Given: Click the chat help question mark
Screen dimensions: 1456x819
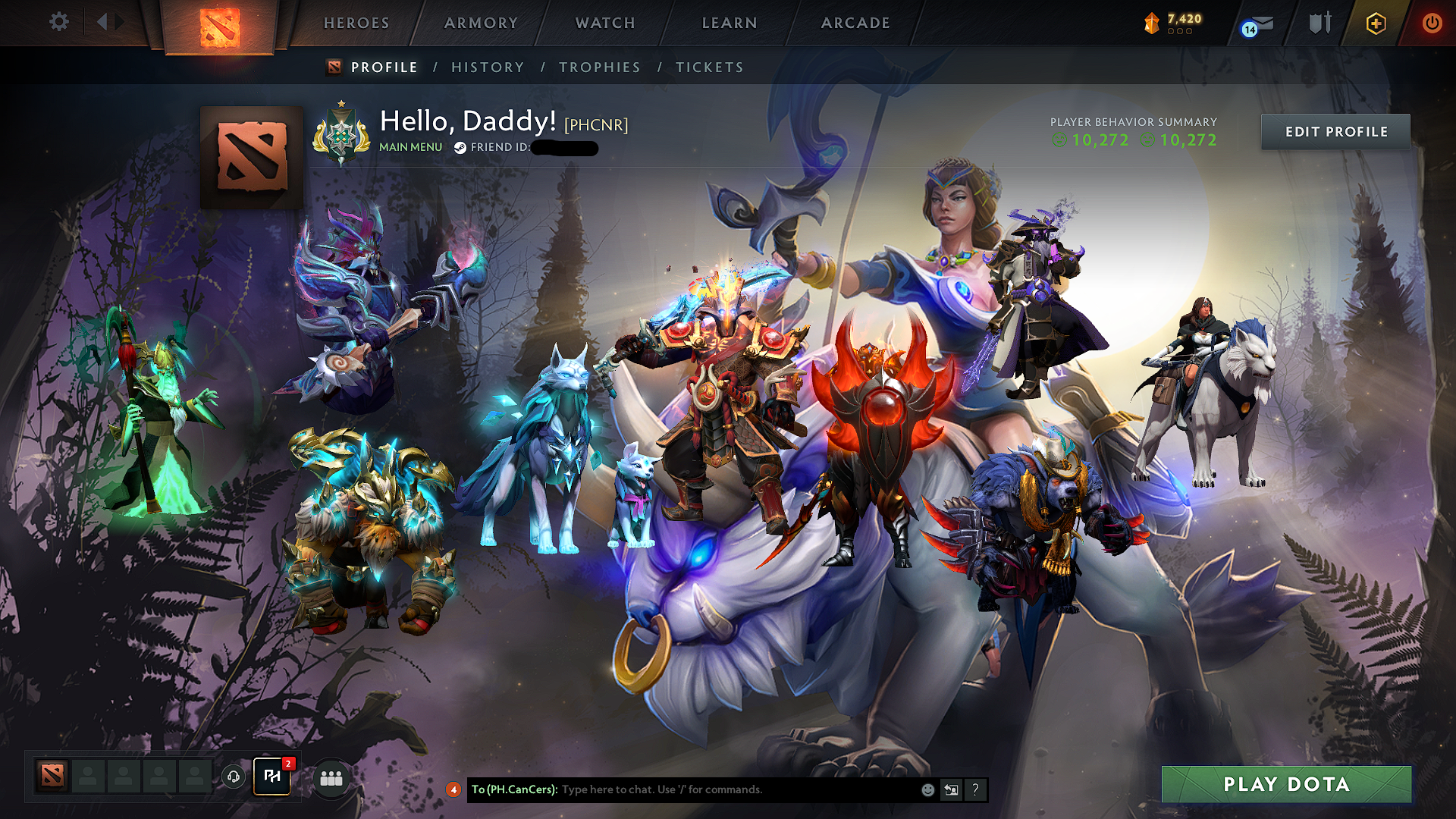Looking at the screenshot, I should point(975,789).
